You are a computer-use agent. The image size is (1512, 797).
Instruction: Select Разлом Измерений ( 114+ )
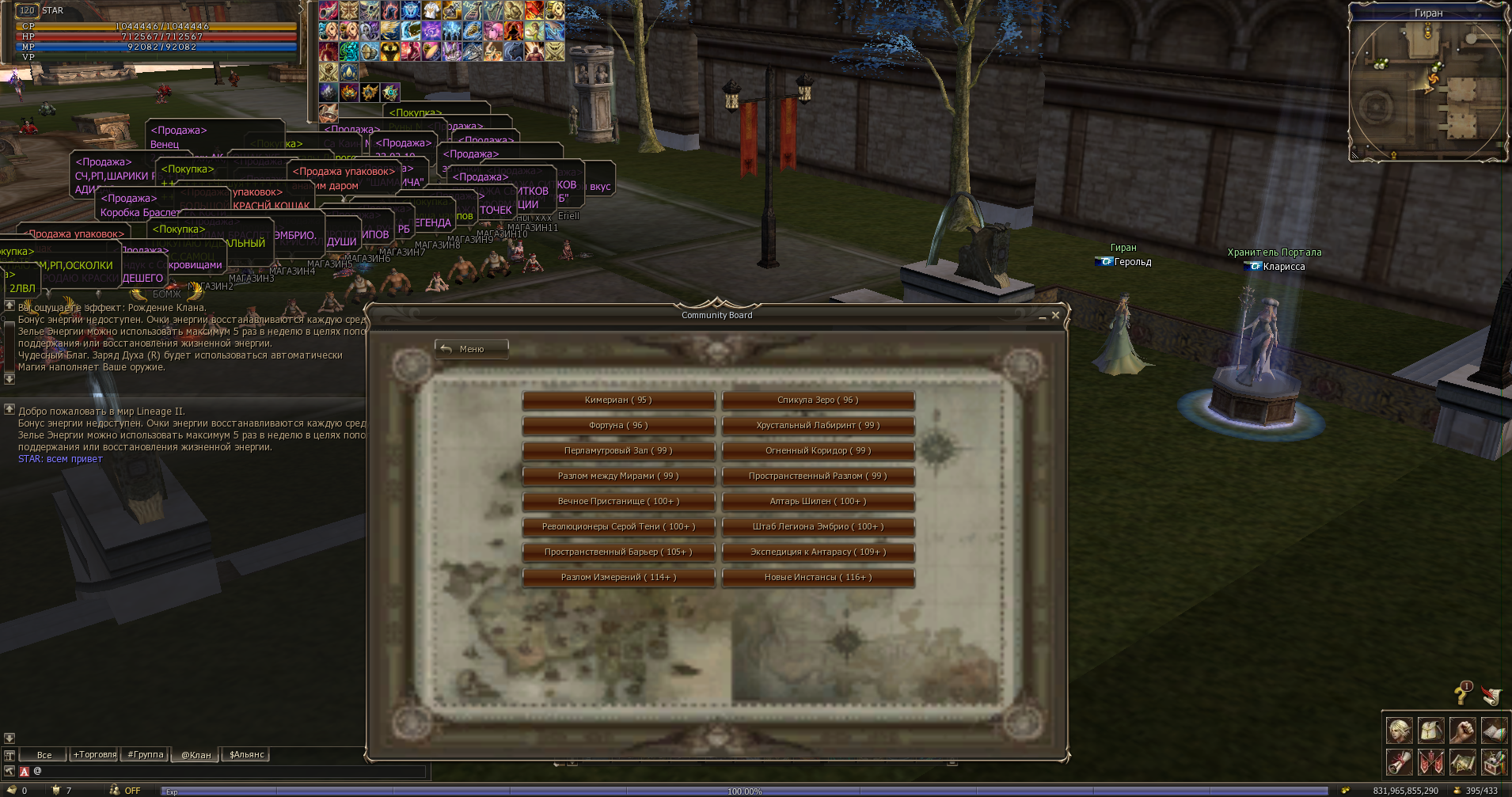(618, 578)
